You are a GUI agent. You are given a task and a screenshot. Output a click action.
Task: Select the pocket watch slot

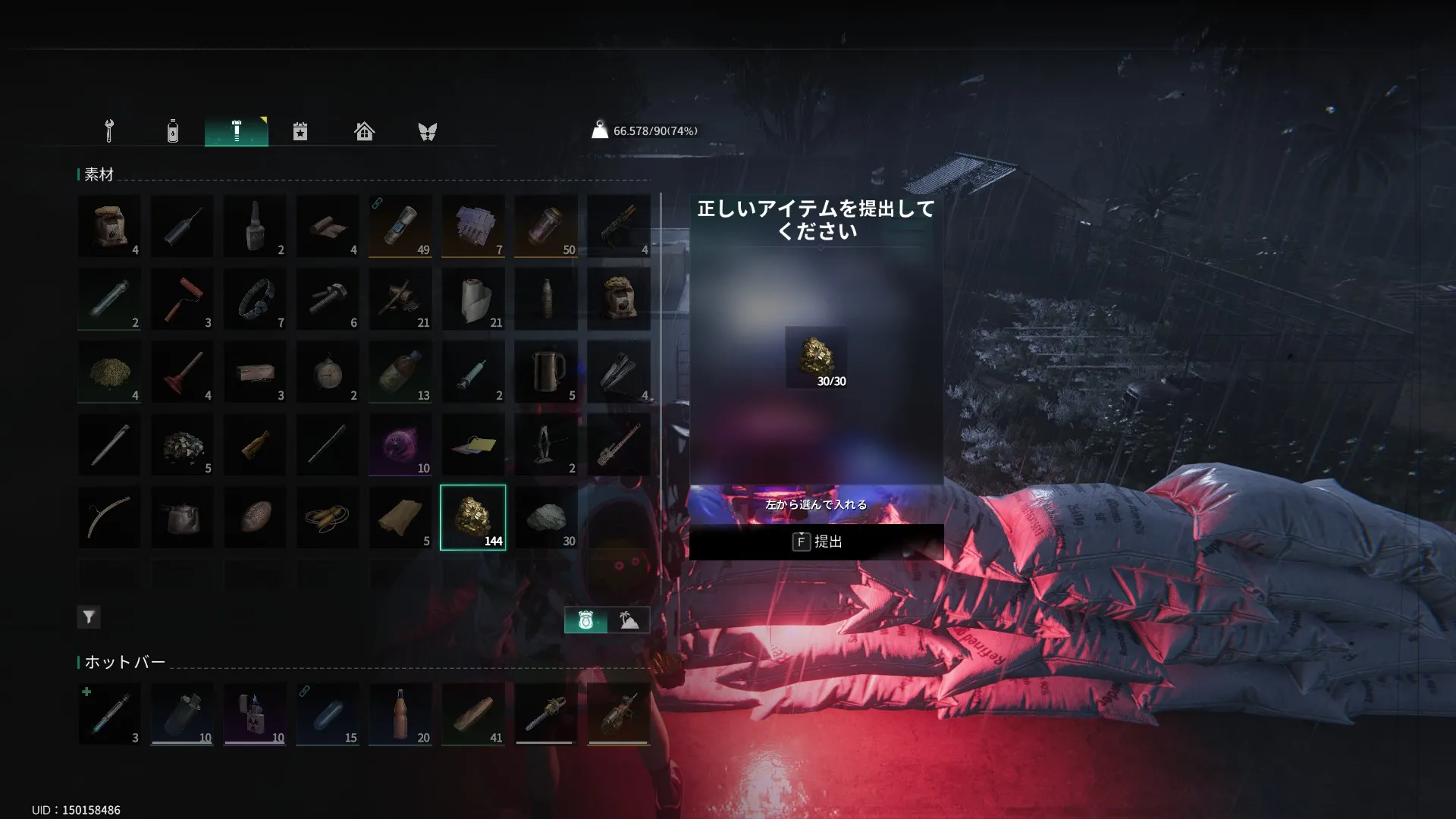[328, 372]
